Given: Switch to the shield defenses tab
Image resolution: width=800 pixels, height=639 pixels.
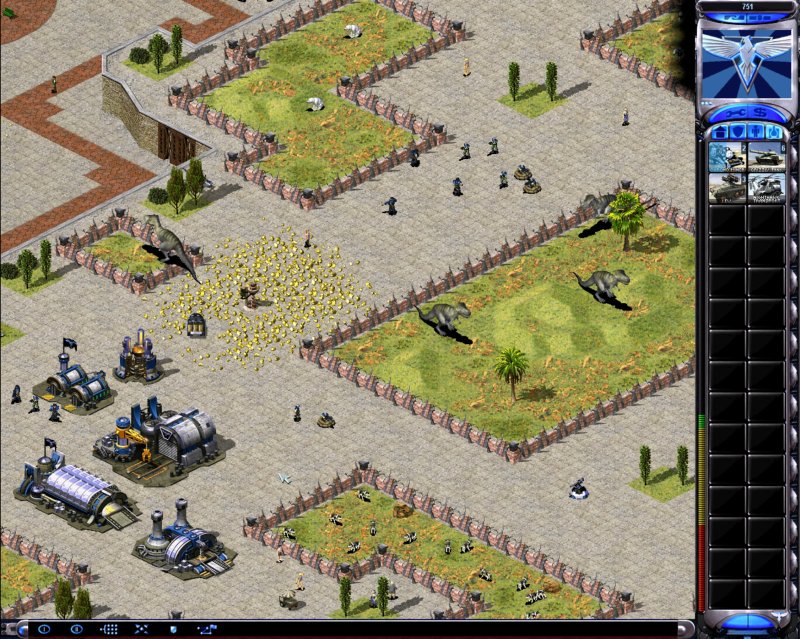Looking at the screenshot, I should (738, 131).
